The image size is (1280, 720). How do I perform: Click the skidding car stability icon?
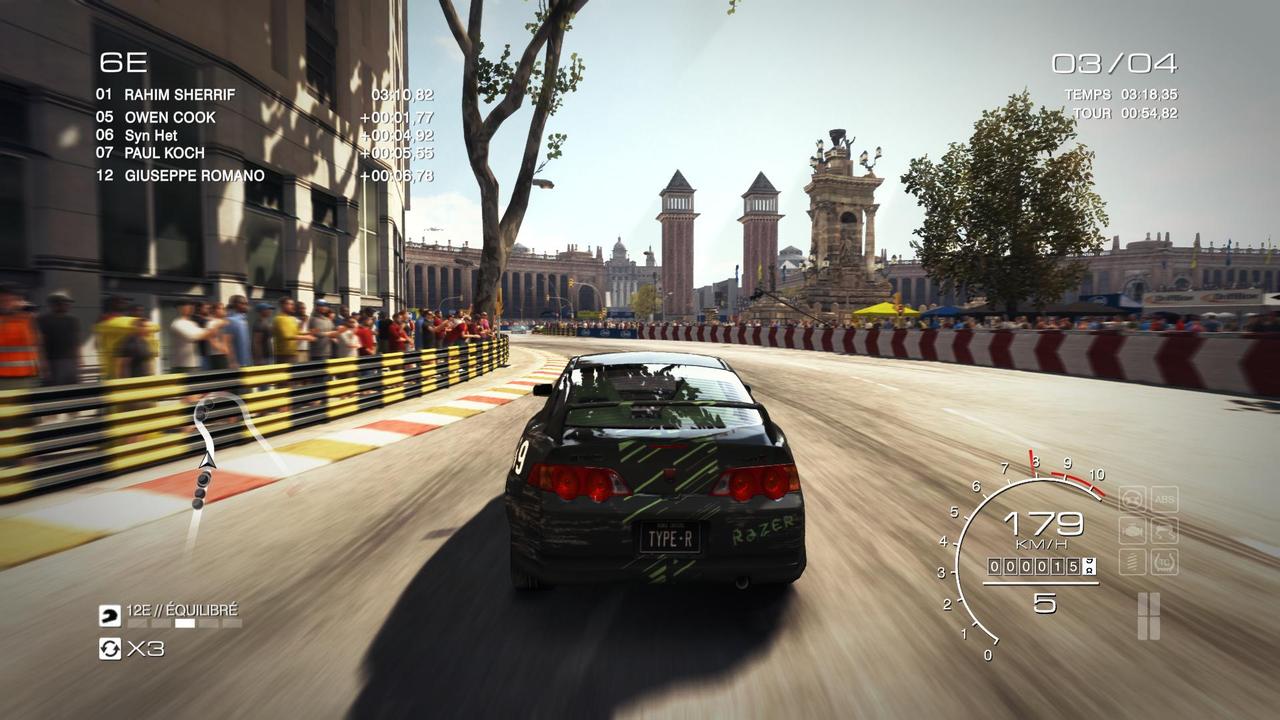(x=1164, y=530)
